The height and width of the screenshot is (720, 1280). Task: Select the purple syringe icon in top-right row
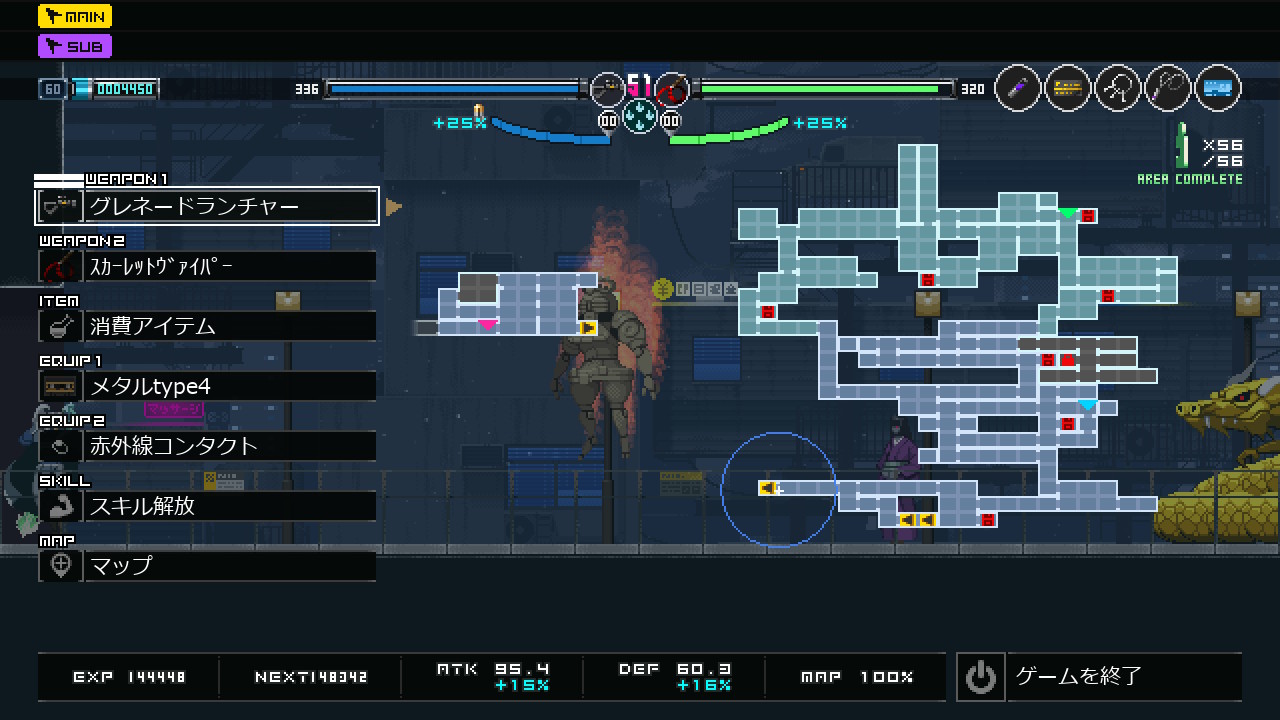tap(1018, 89)
